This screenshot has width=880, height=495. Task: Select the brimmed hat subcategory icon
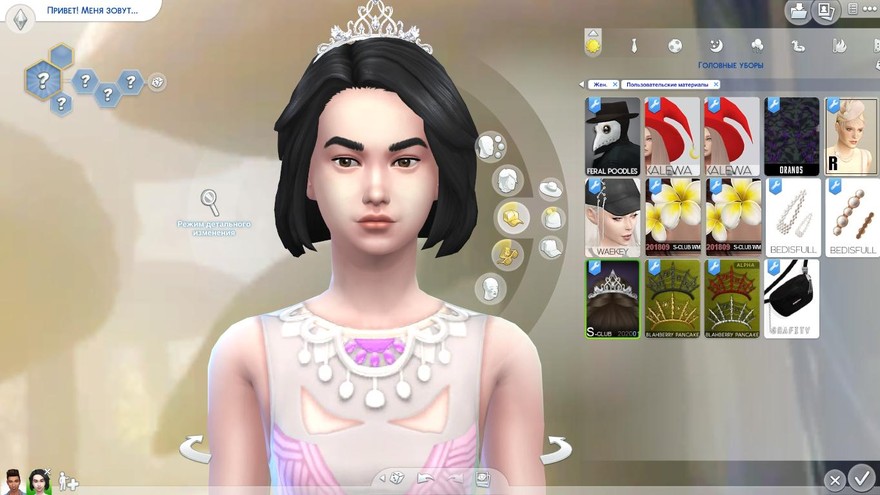[550, 189]
